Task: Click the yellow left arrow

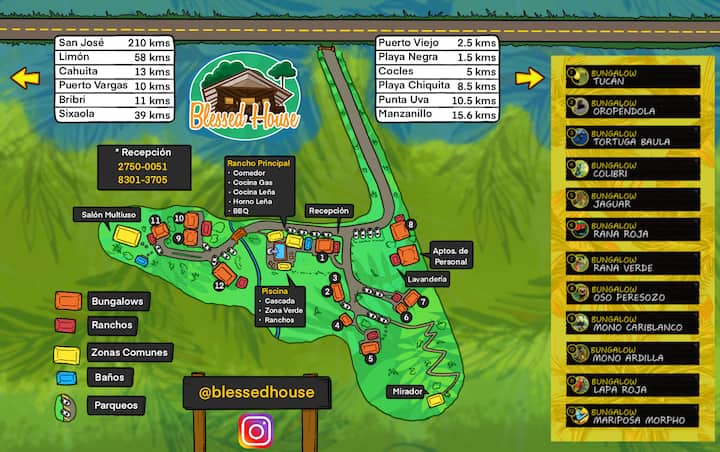Action: [x=25, y=77]
